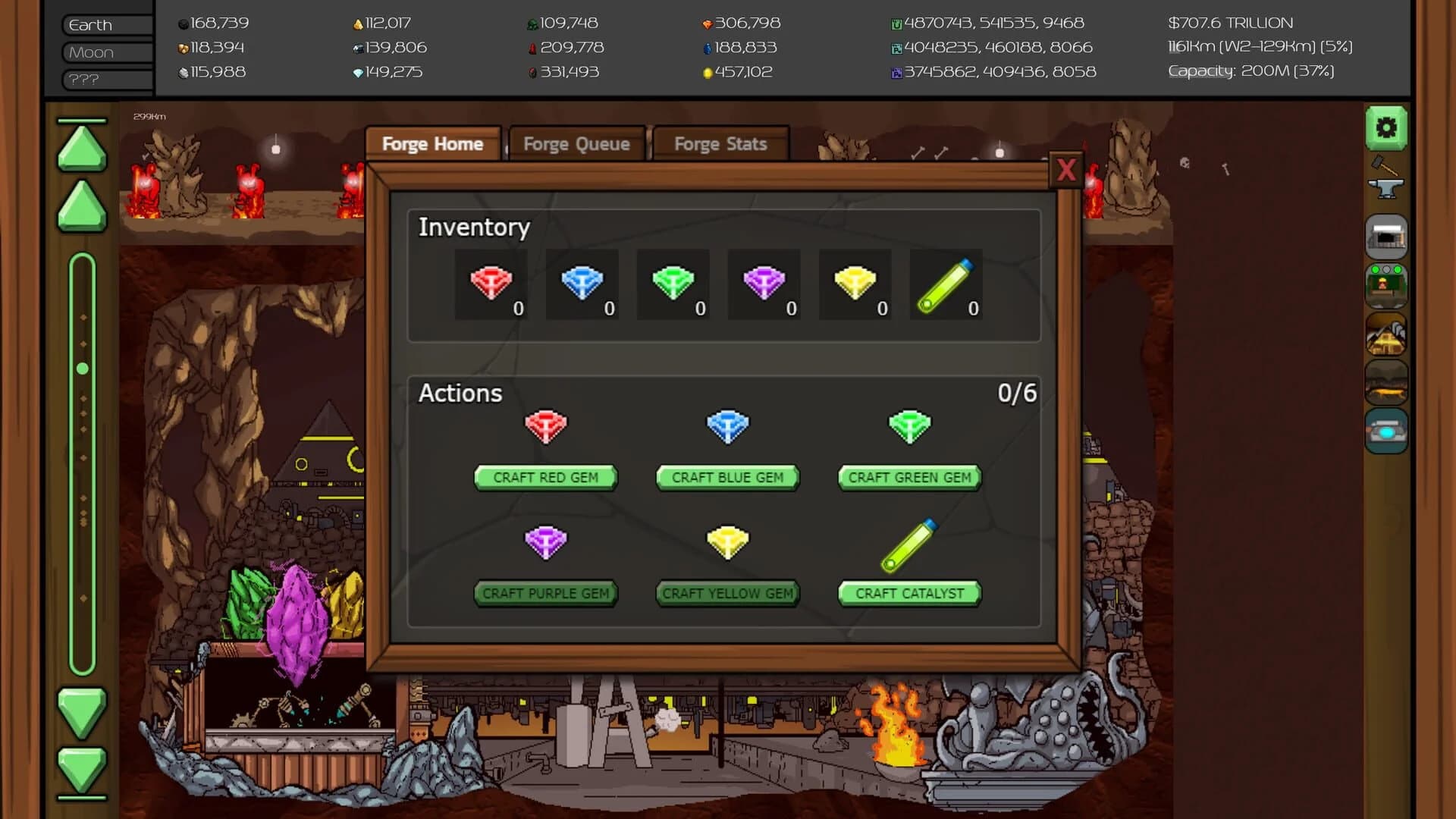Image resolution: width=1456 pixels, height=819 pixels.
Task: Open the anvil forge icon
Action: (1386, 188)
